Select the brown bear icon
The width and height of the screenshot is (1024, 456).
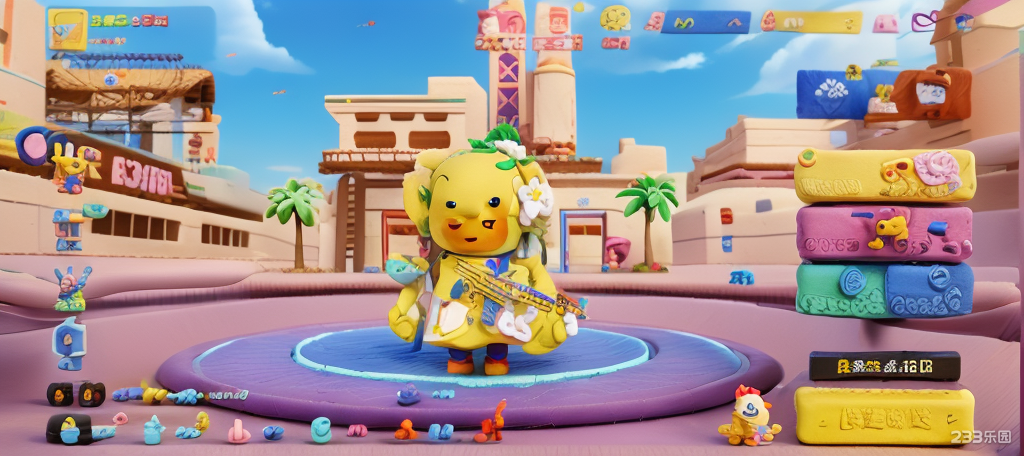click(932, 92)
